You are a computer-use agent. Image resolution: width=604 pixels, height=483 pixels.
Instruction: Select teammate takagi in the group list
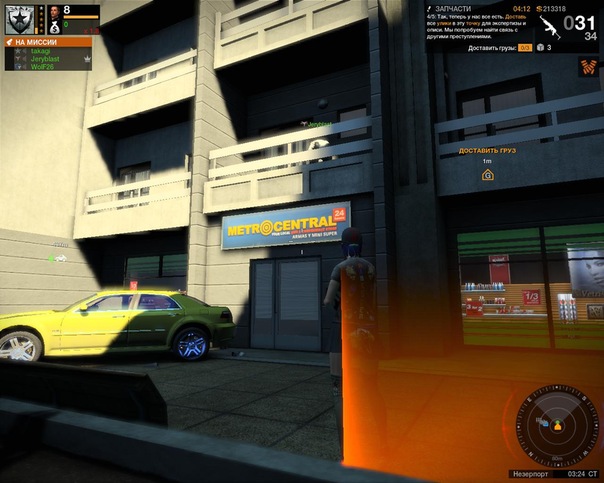[40, 51]
